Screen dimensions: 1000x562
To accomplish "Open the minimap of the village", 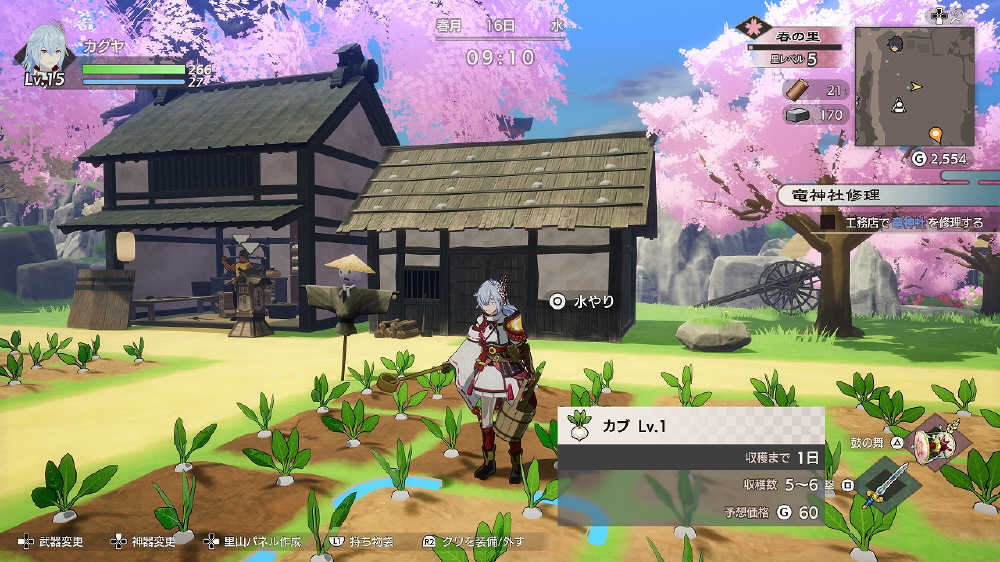I will [914, 85].
